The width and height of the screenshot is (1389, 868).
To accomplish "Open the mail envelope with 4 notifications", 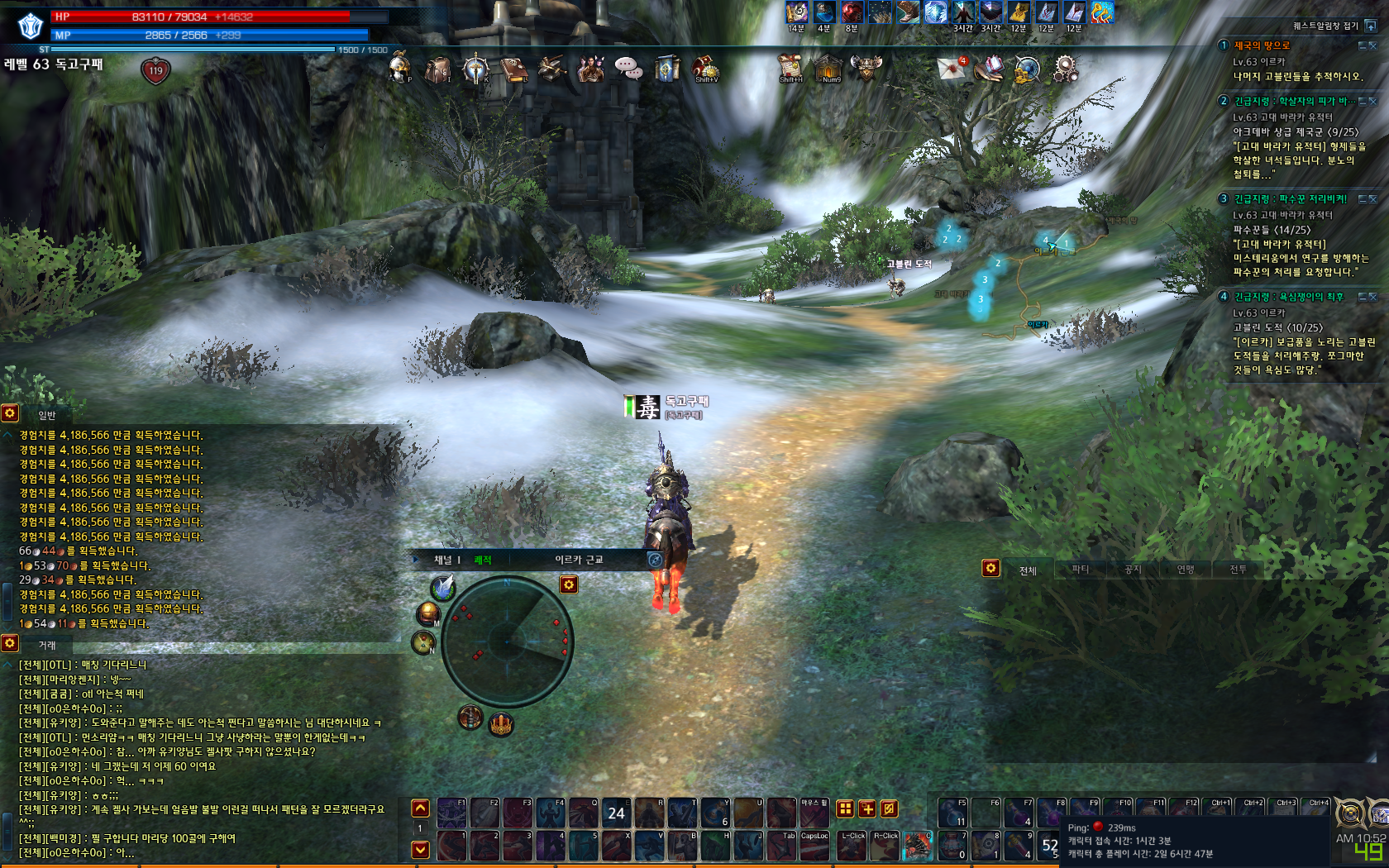I will [x=952, y=69].
